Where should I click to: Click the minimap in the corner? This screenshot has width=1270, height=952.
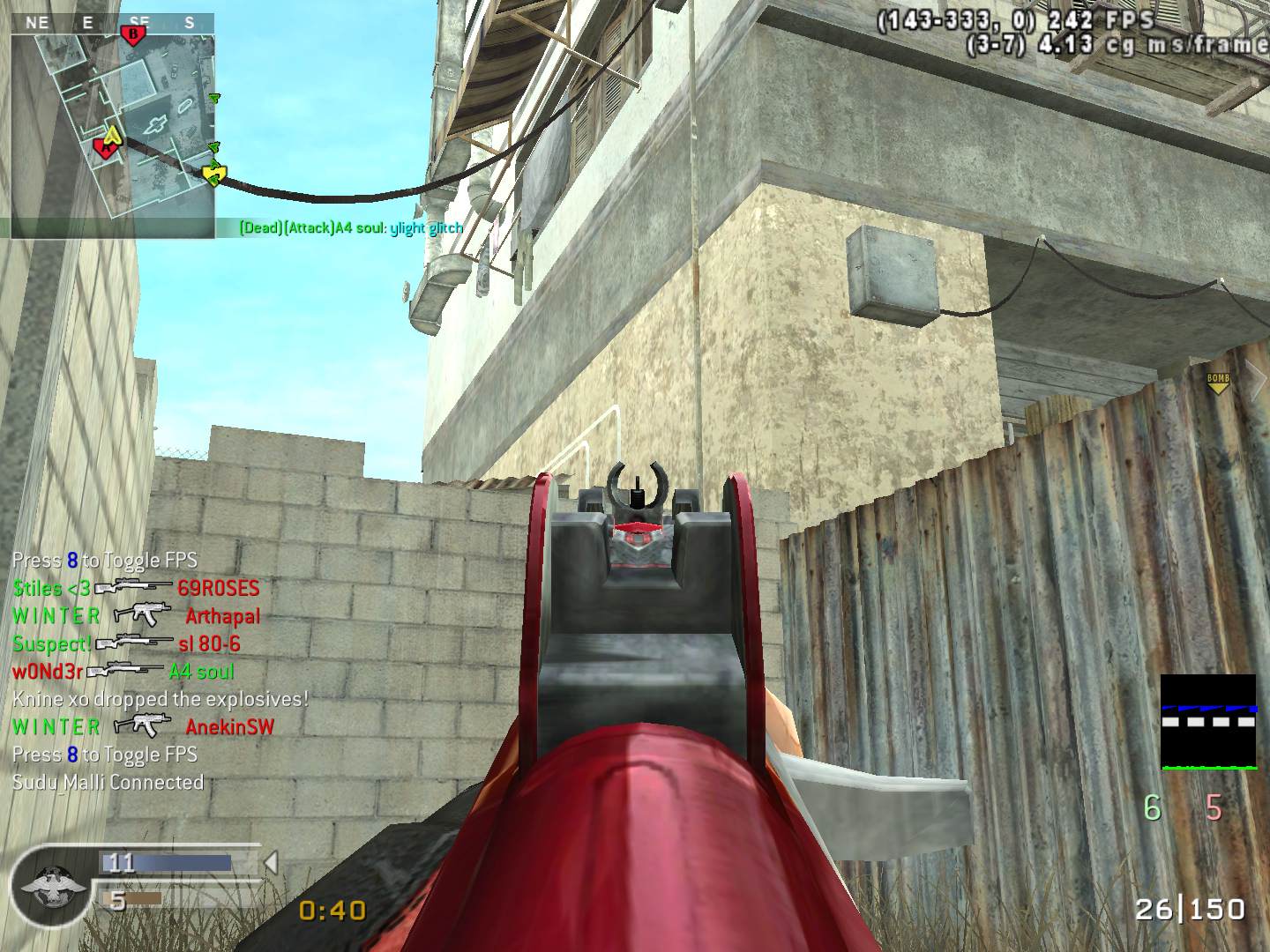point(113,126)
